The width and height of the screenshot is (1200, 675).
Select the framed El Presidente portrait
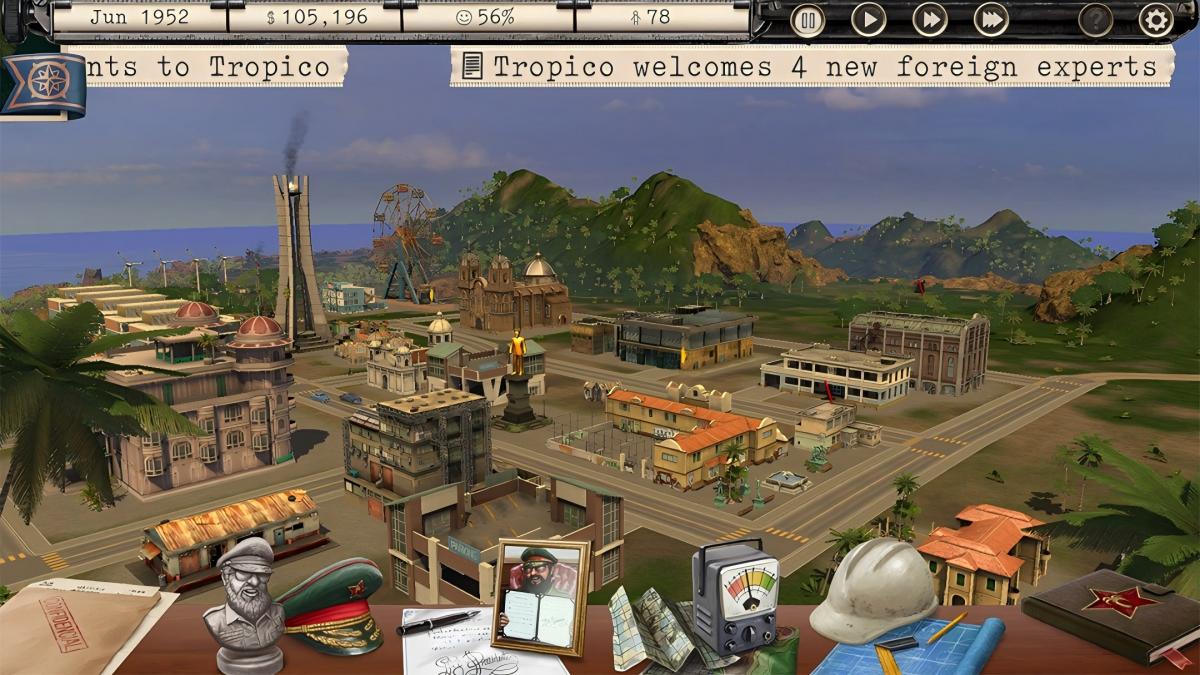[x=541, y=596]
